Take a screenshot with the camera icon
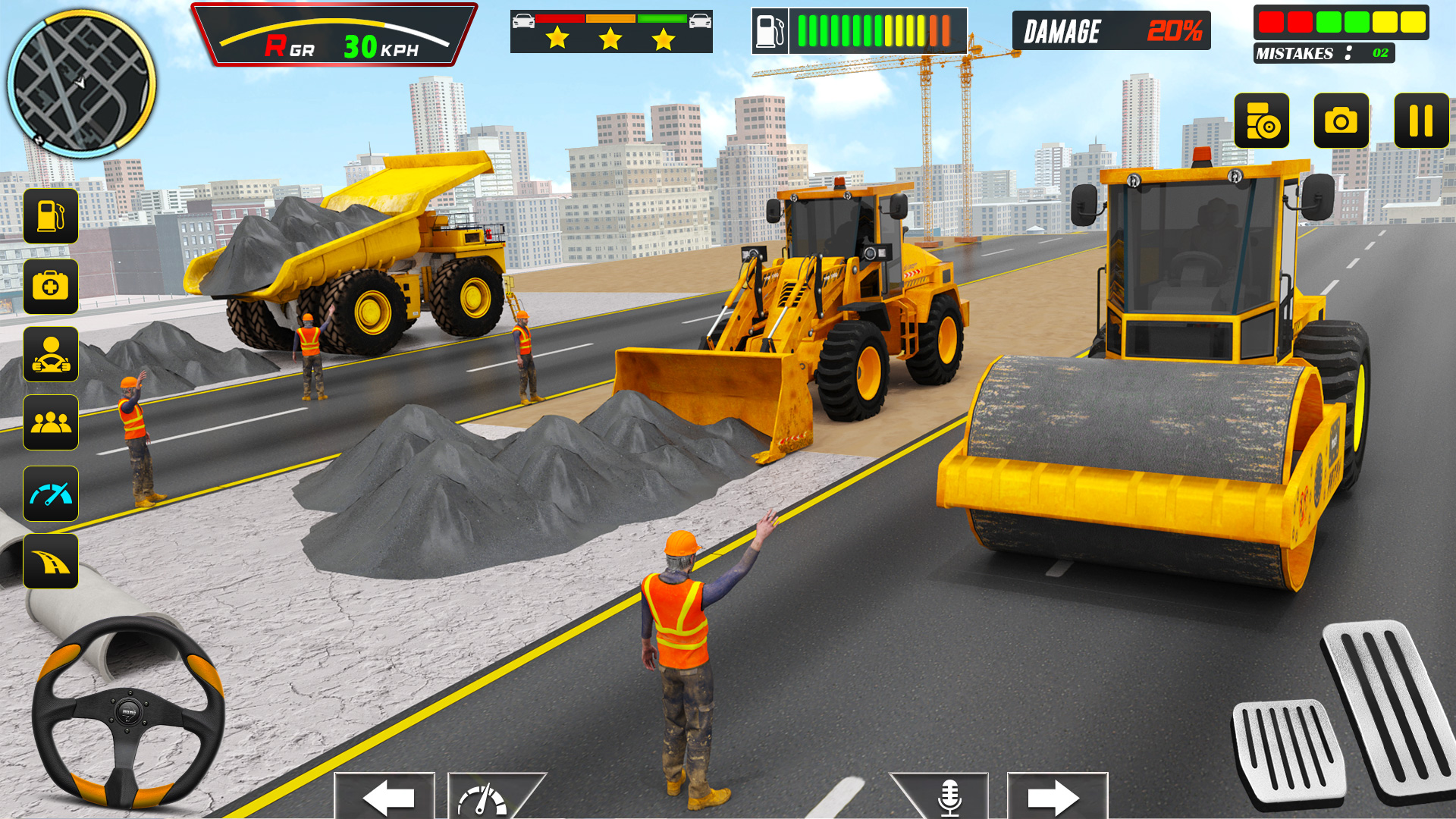Image resolution: width=1456 pixels, height=819 pixels. [x=1341, y=119]
